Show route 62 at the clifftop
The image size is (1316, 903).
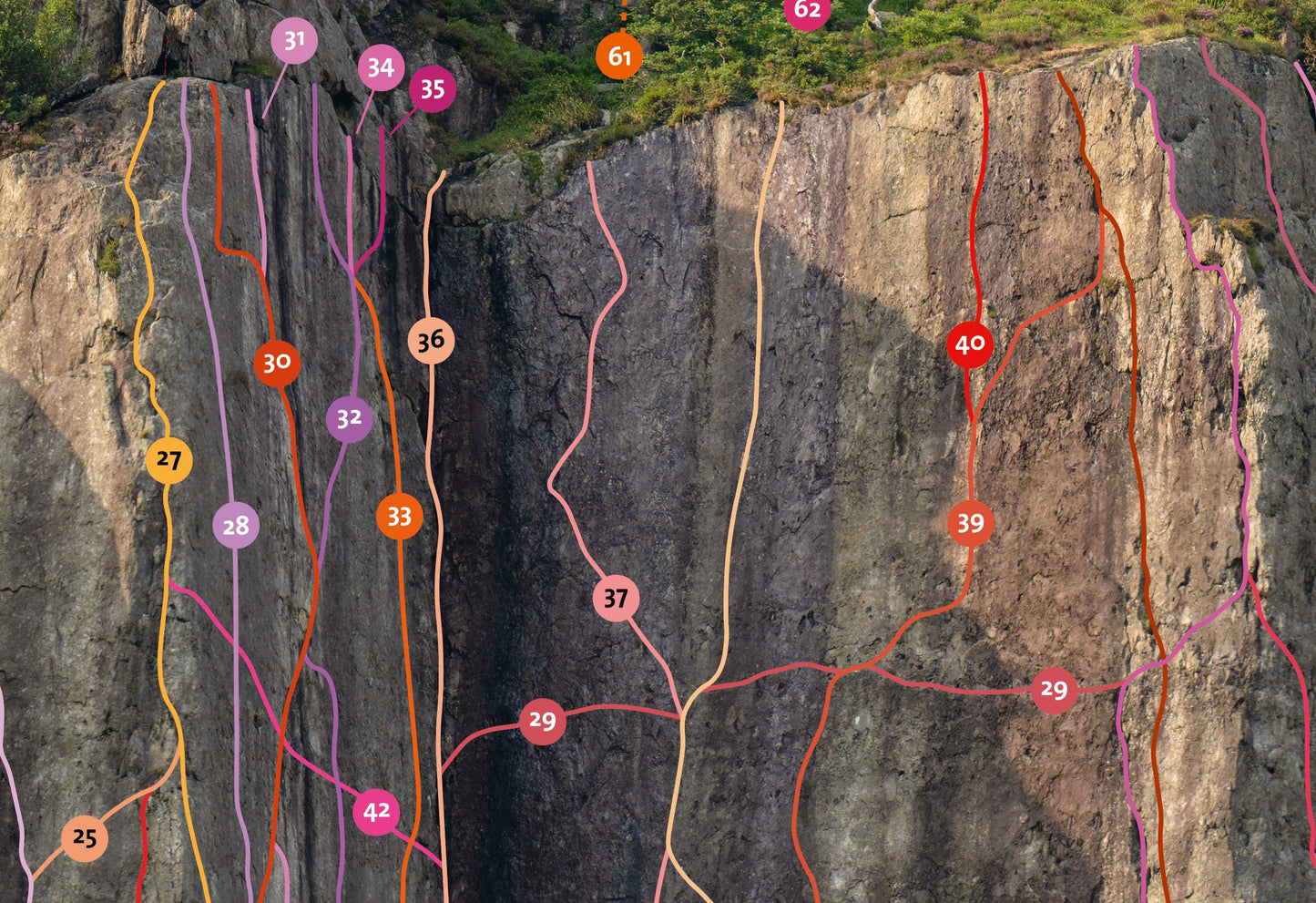[808, 11]
